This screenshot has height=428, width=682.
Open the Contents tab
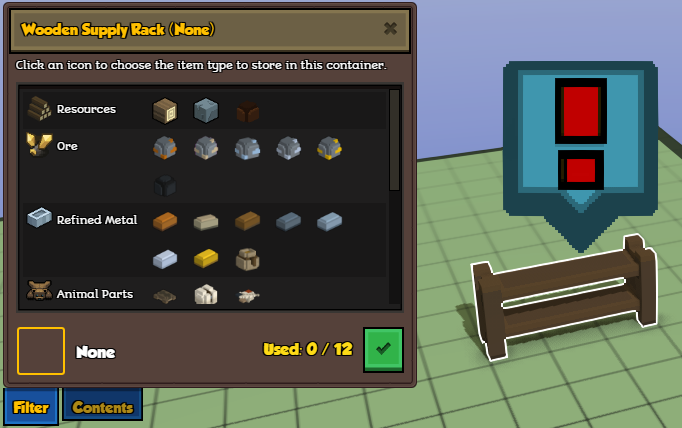[102, 406]
